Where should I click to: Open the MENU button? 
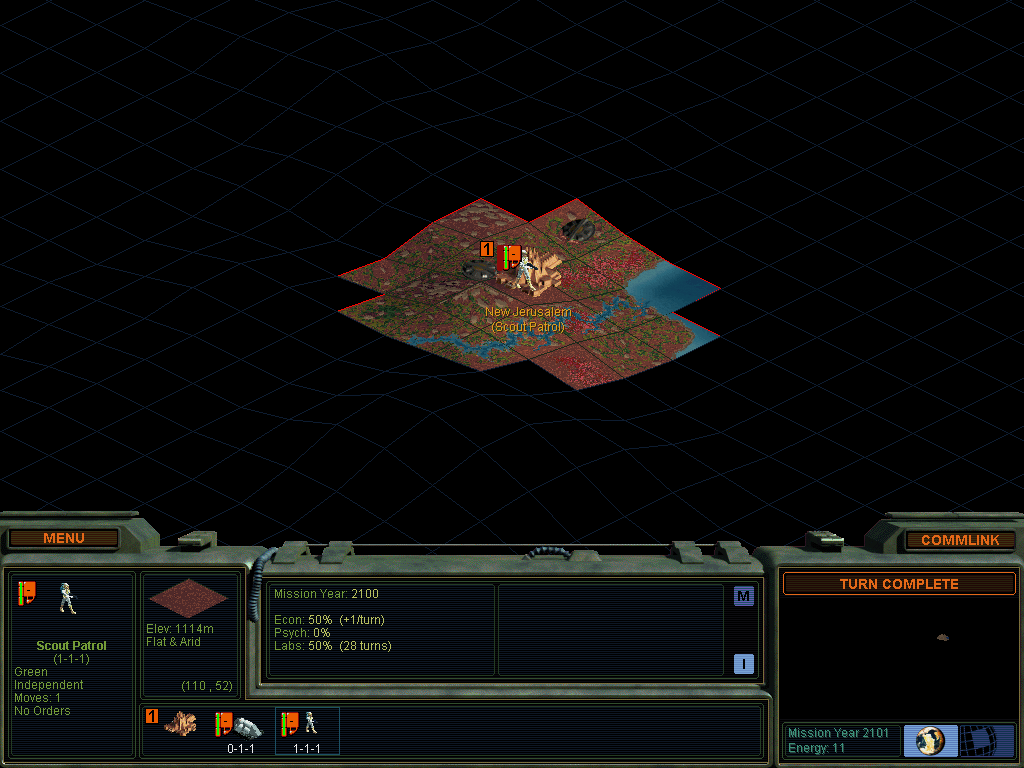(64, 539)
